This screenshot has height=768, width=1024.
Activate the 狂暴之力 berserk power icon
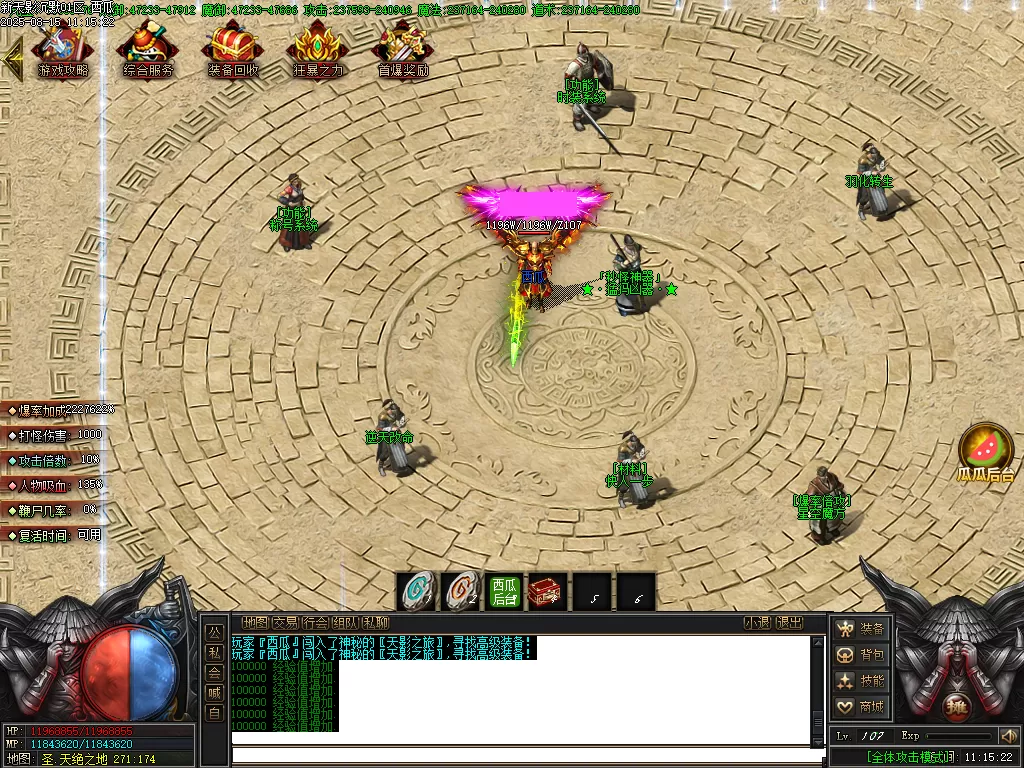click(x=318, y=50)
